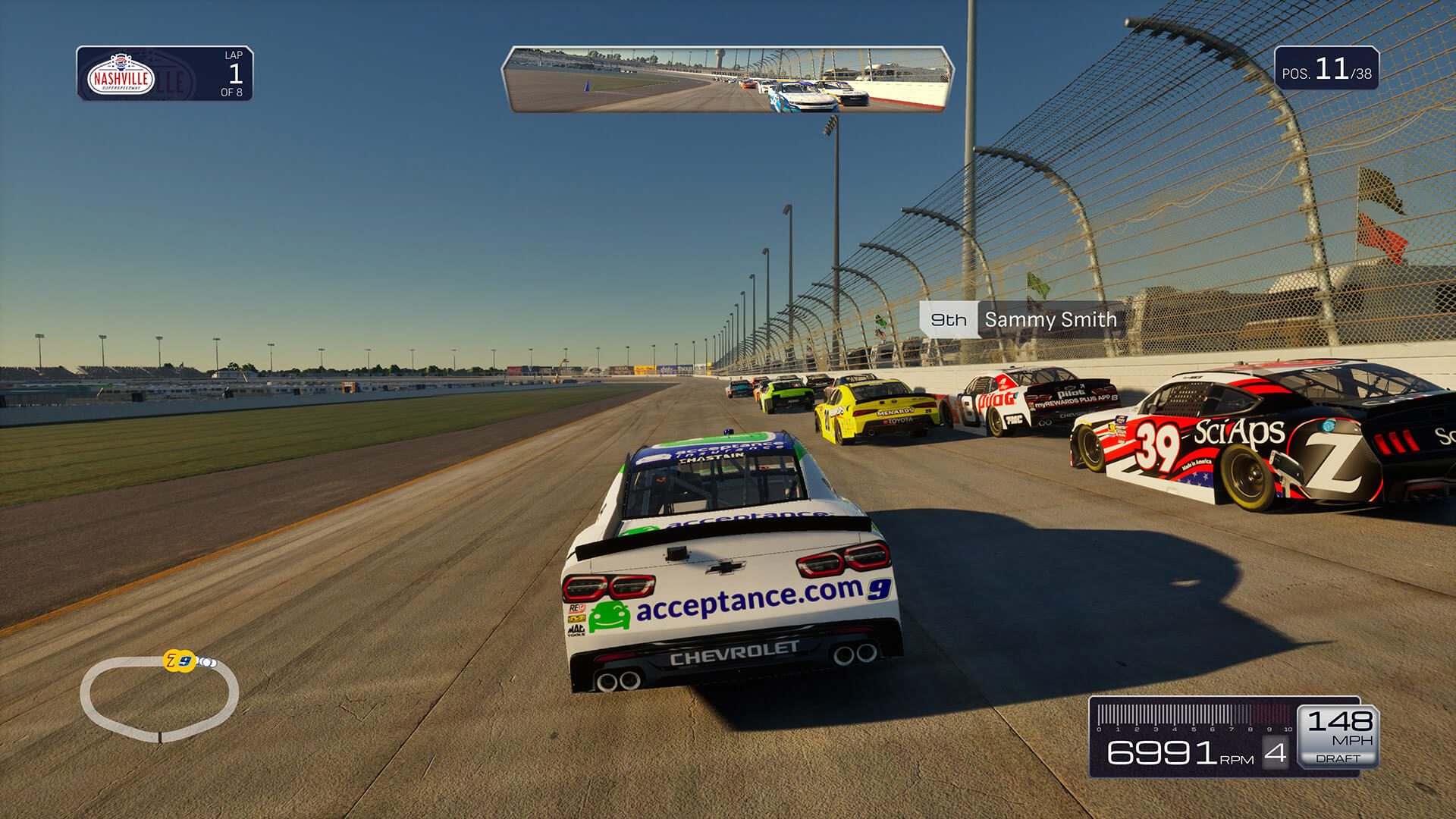1456x819 pixels.
Task: Expand the 9th position badge
Action: click(x=950, y=320)
